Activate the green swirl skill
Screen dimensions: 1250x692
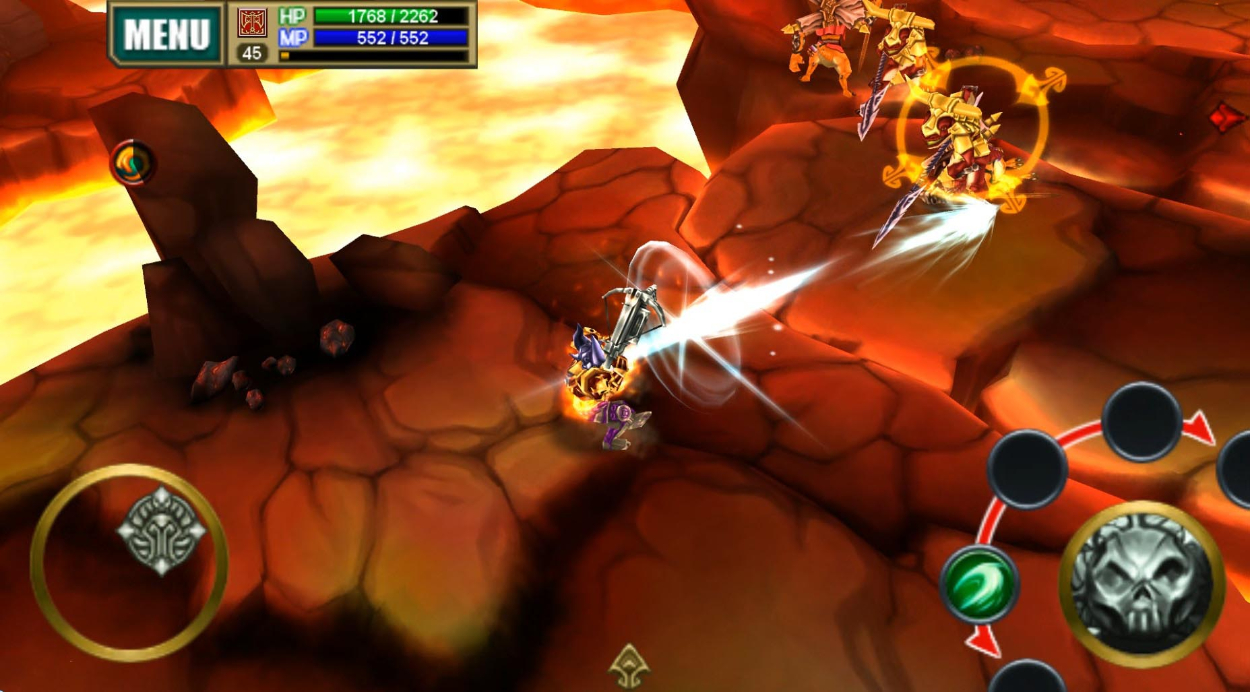(979, 584)
